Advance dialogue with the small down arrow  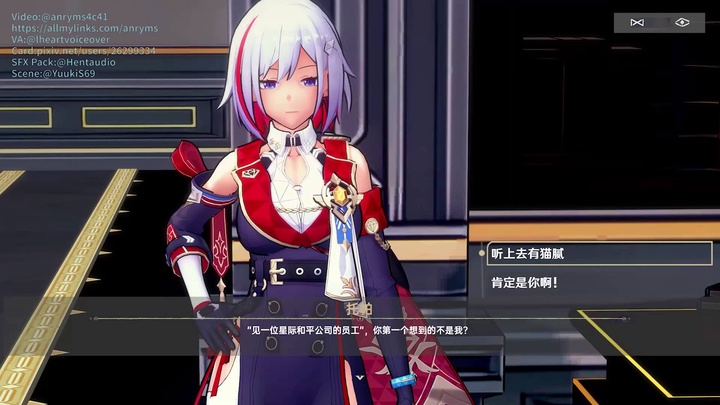pos(359,377)
